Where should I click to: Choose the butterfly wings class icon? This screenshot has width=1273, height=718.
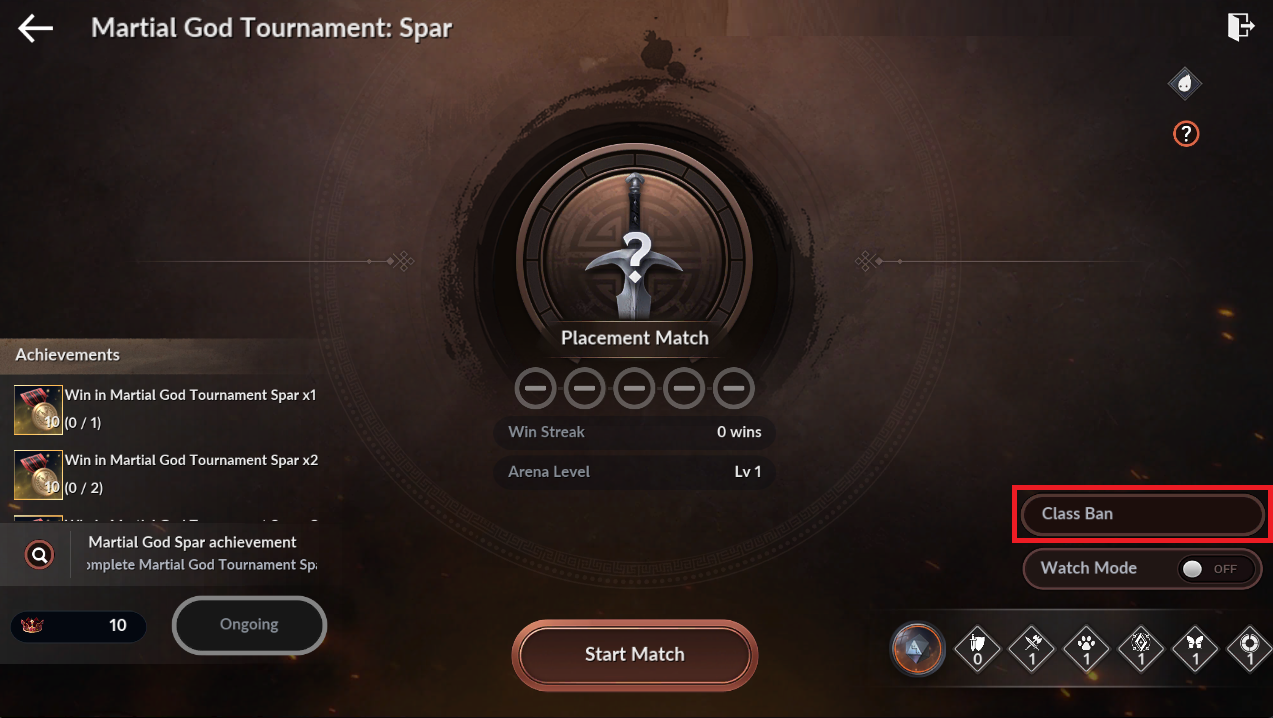[1193, 649]
